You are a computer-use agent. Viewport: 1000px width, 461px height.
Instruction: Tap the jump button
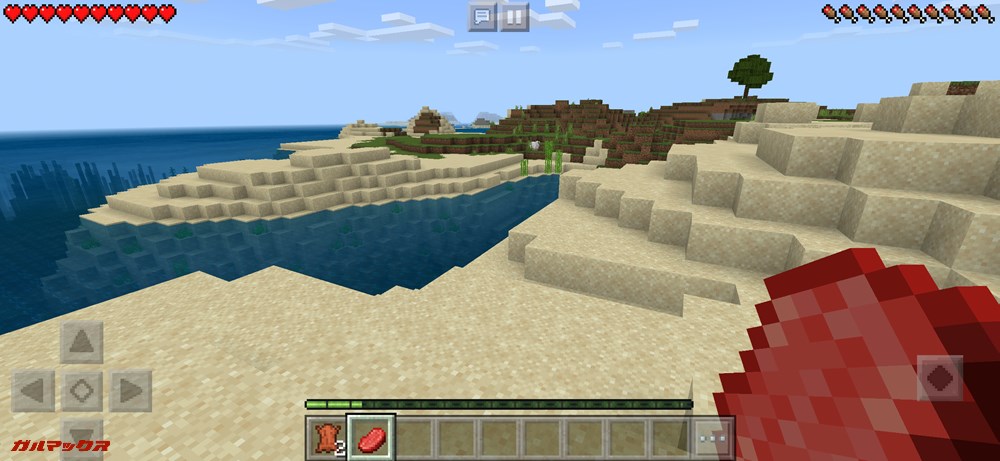(940, 378)
